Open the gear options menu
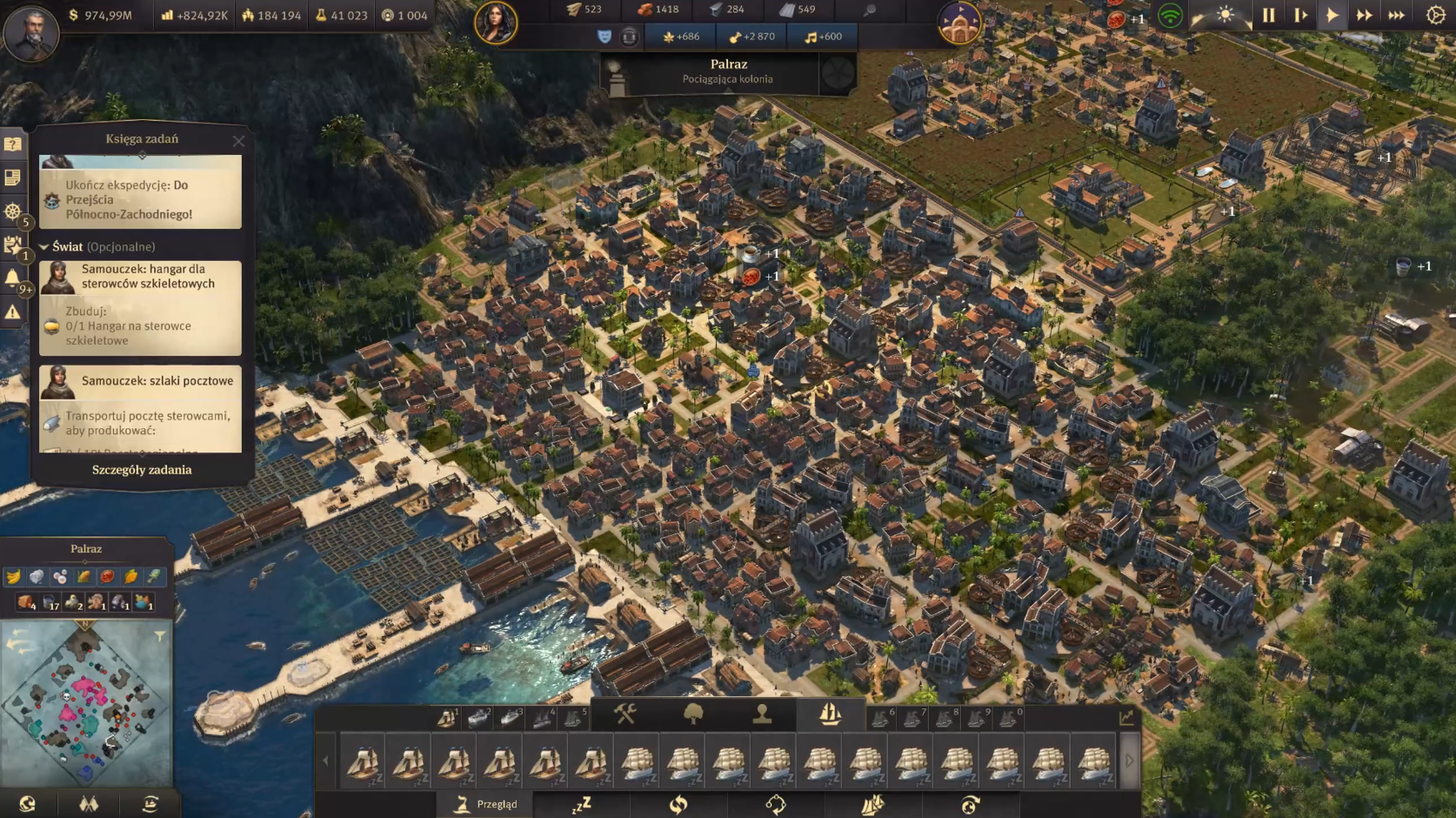This screenshot has width=1456, height=818. click(1435, 16)
